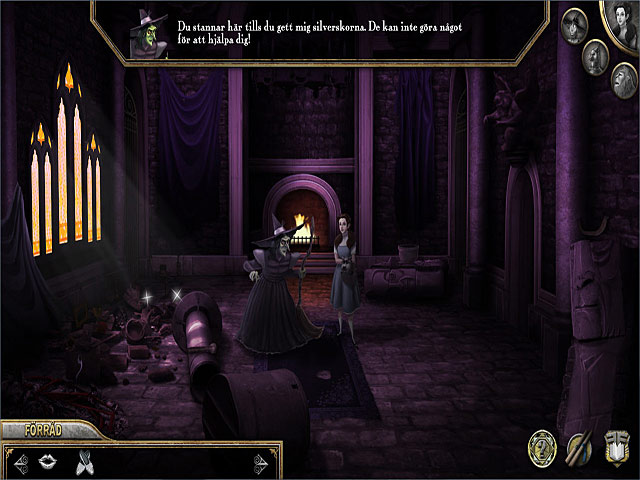
Task: Select the silver shoes inventory item
Action: tap(84, 461)
